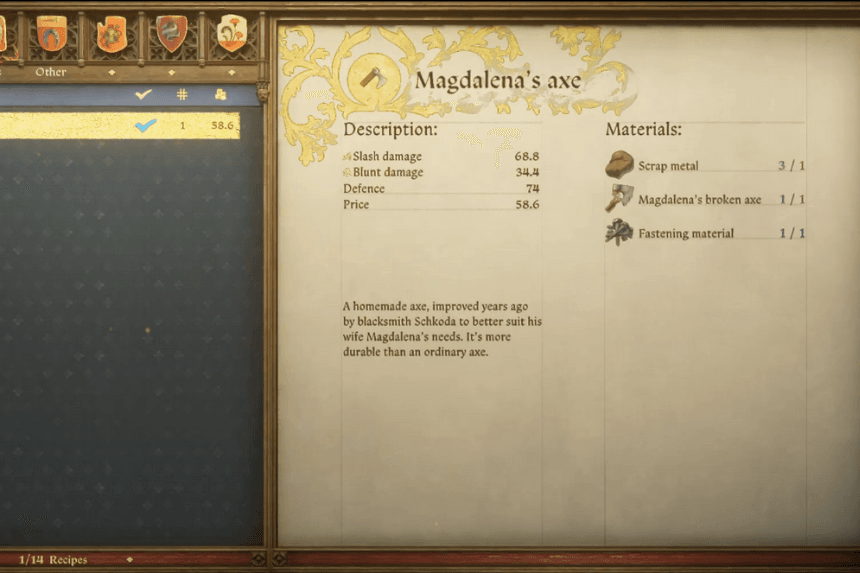This screenshot has width=860, height=573.
Task: Switch to the horseshoe shield category tab
Action: [x=51, y=32]
